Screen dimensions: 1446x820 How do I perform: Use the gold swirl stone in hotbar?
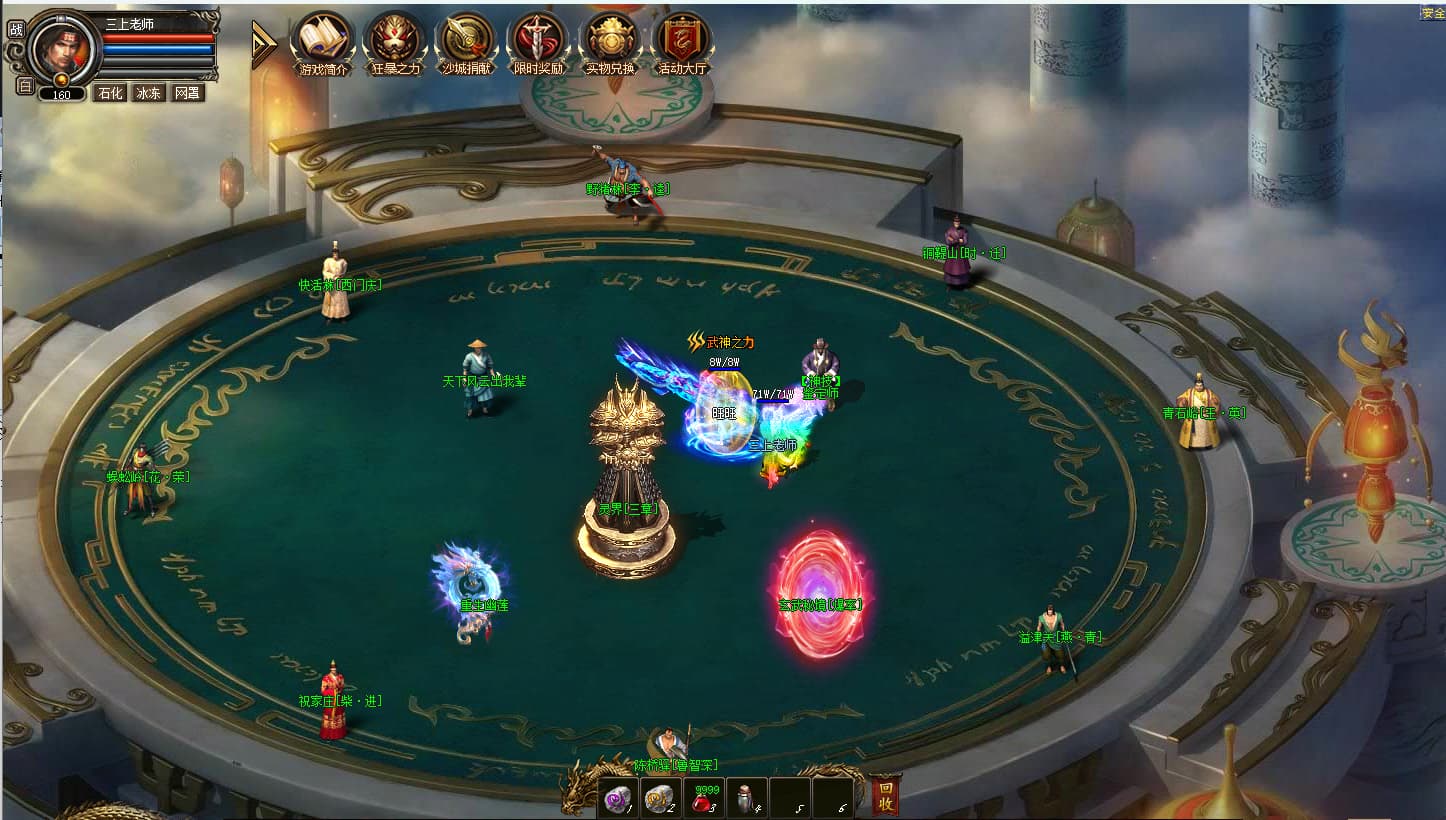(x=660, y=798)
